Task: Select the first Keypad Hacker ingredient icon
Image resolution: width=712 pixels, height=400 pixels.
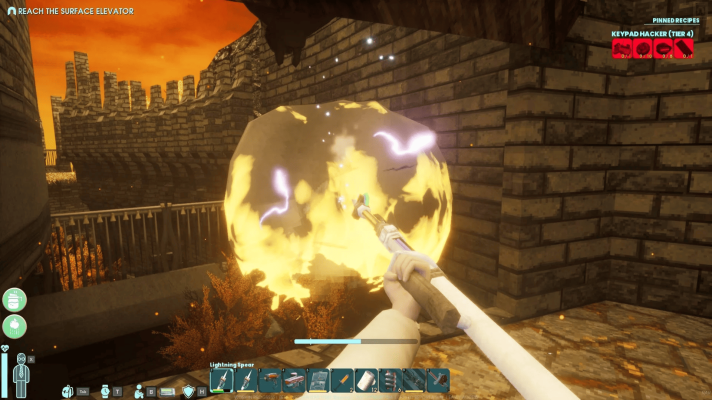Action: (x=621, y=49)
